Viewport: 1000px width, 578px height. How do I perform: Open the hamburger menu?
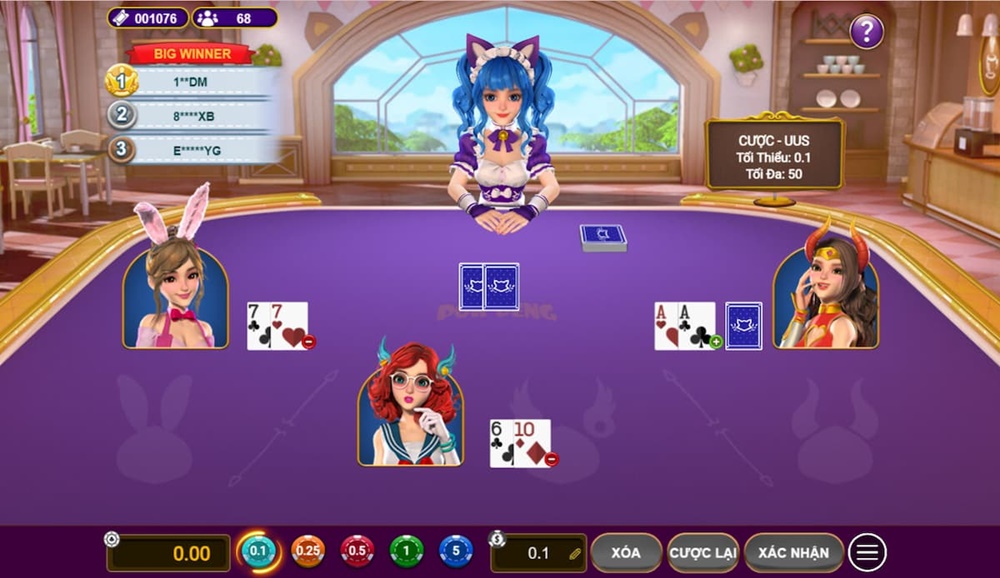[x=867, y=553]
